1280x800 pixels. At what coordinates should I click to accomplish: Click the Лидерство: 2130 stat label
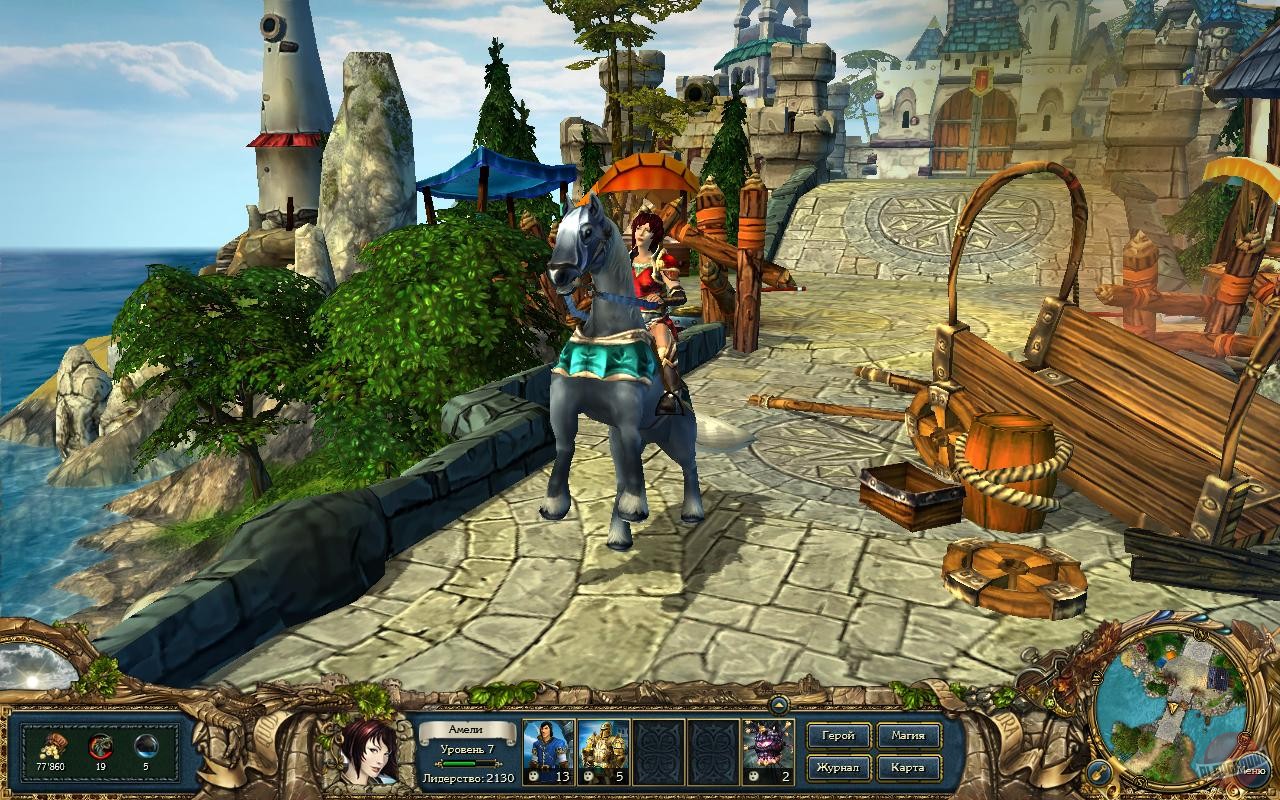coord(467,780)
